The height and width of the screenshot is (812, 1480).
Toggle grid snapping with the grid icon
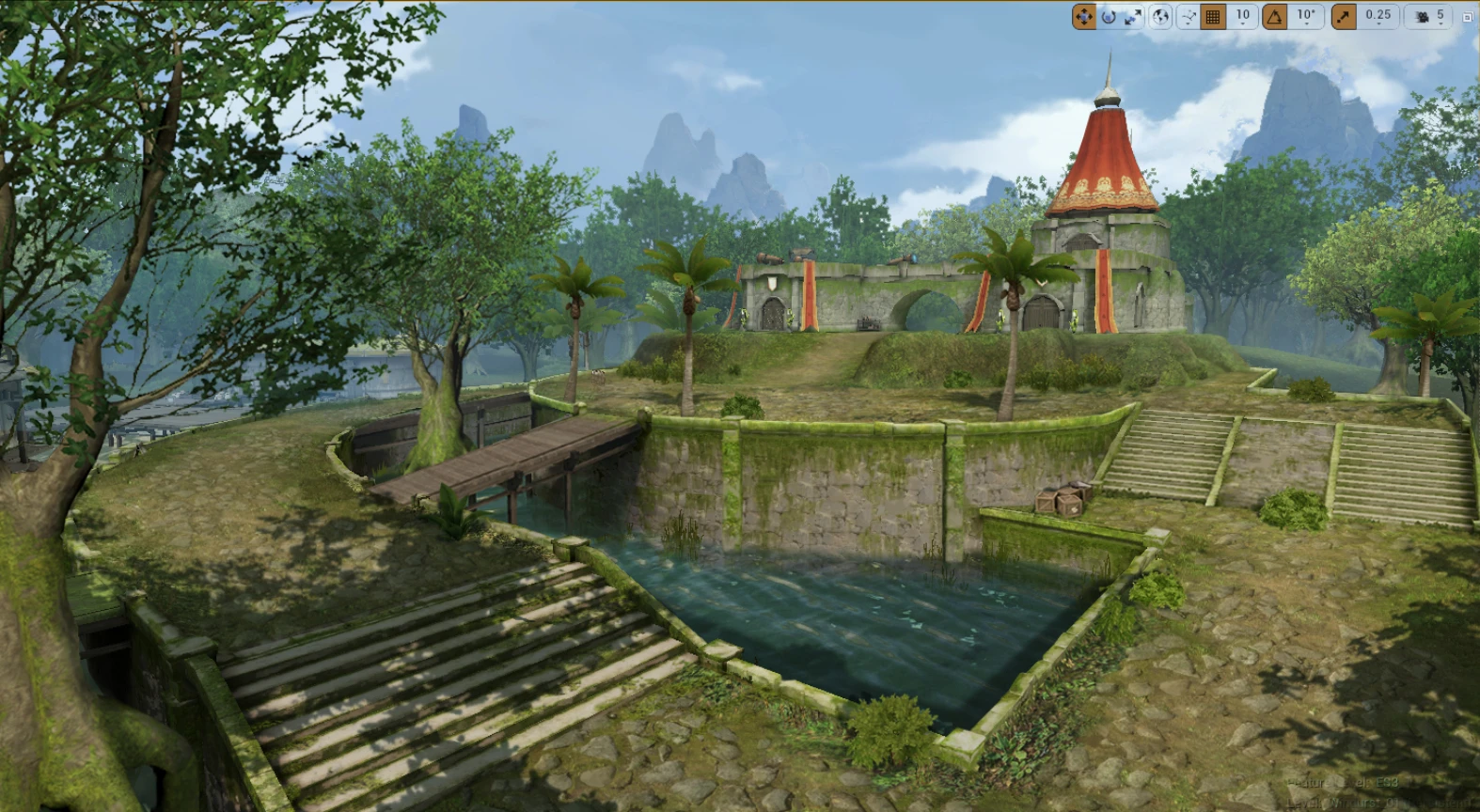tap(1213, 16)
